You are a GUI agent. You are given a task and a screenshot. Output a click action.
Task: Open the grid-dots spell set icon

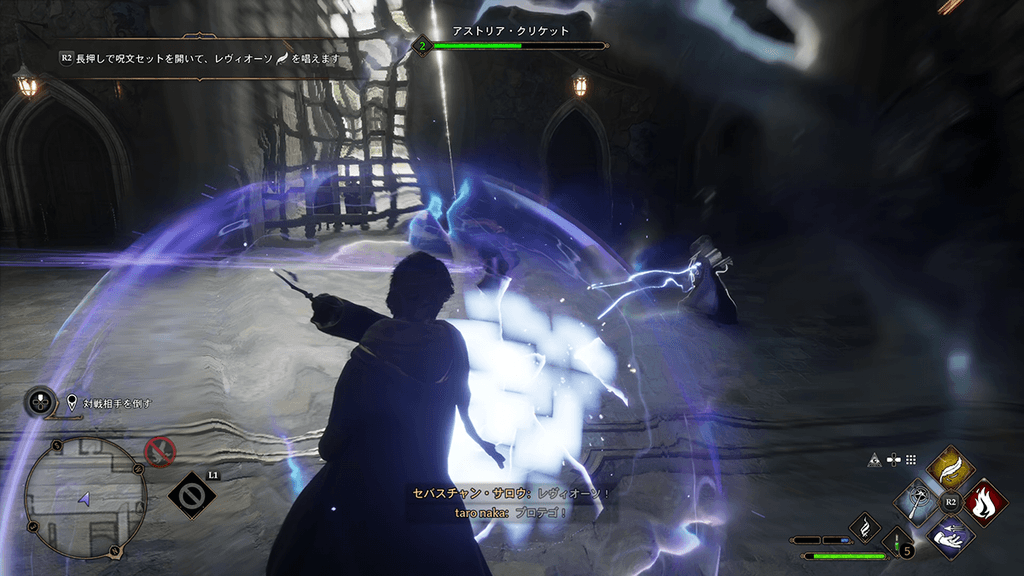point(911,459)
